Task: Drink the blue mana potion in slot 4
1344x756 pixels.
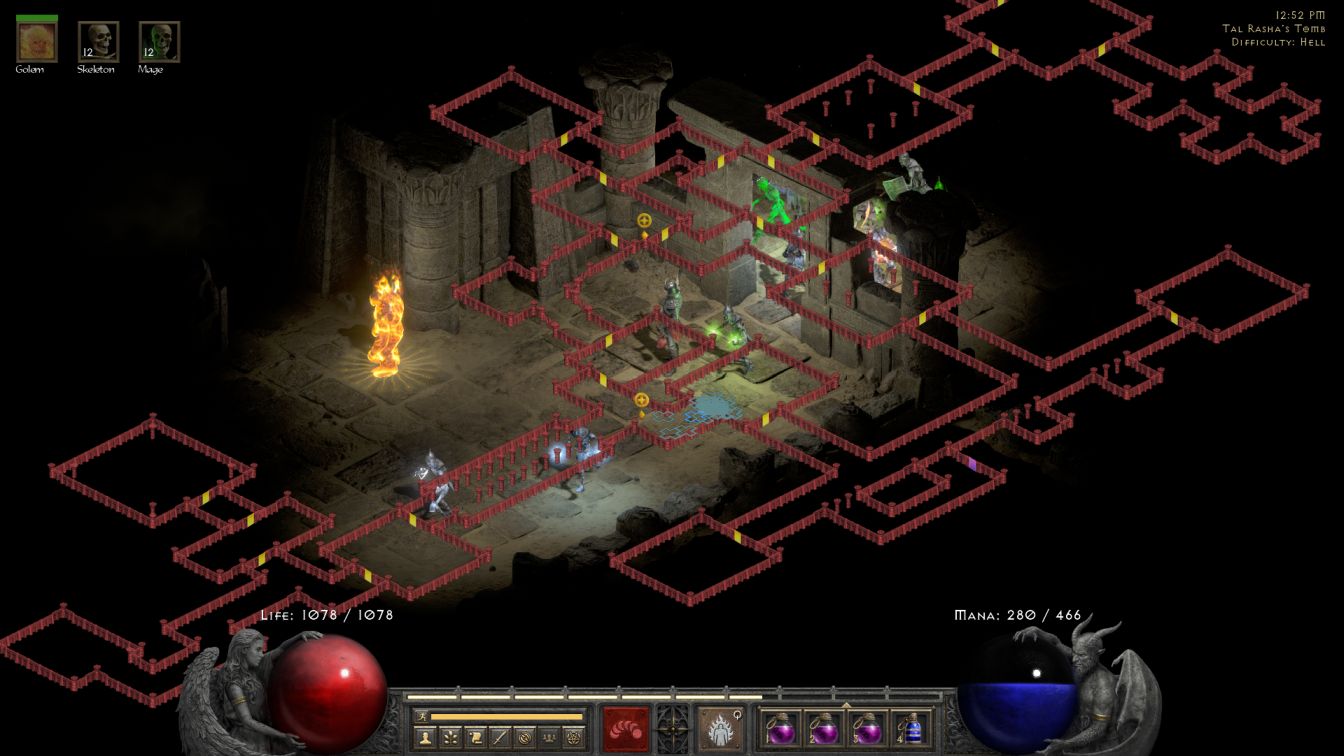Action: point(912,729)
